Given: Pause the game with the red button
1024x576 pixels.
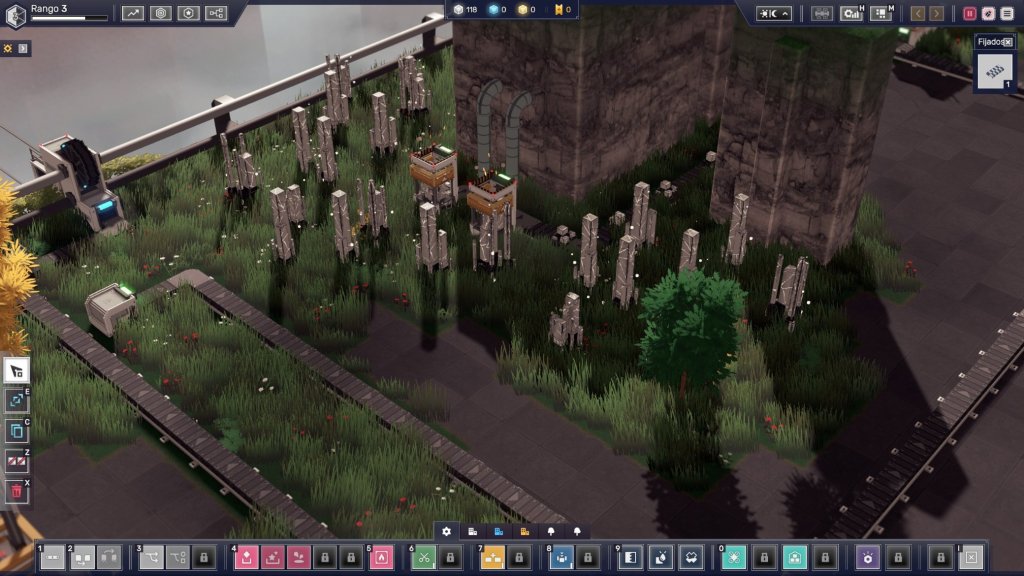Looking at the screenshot, I should point(969,13).
